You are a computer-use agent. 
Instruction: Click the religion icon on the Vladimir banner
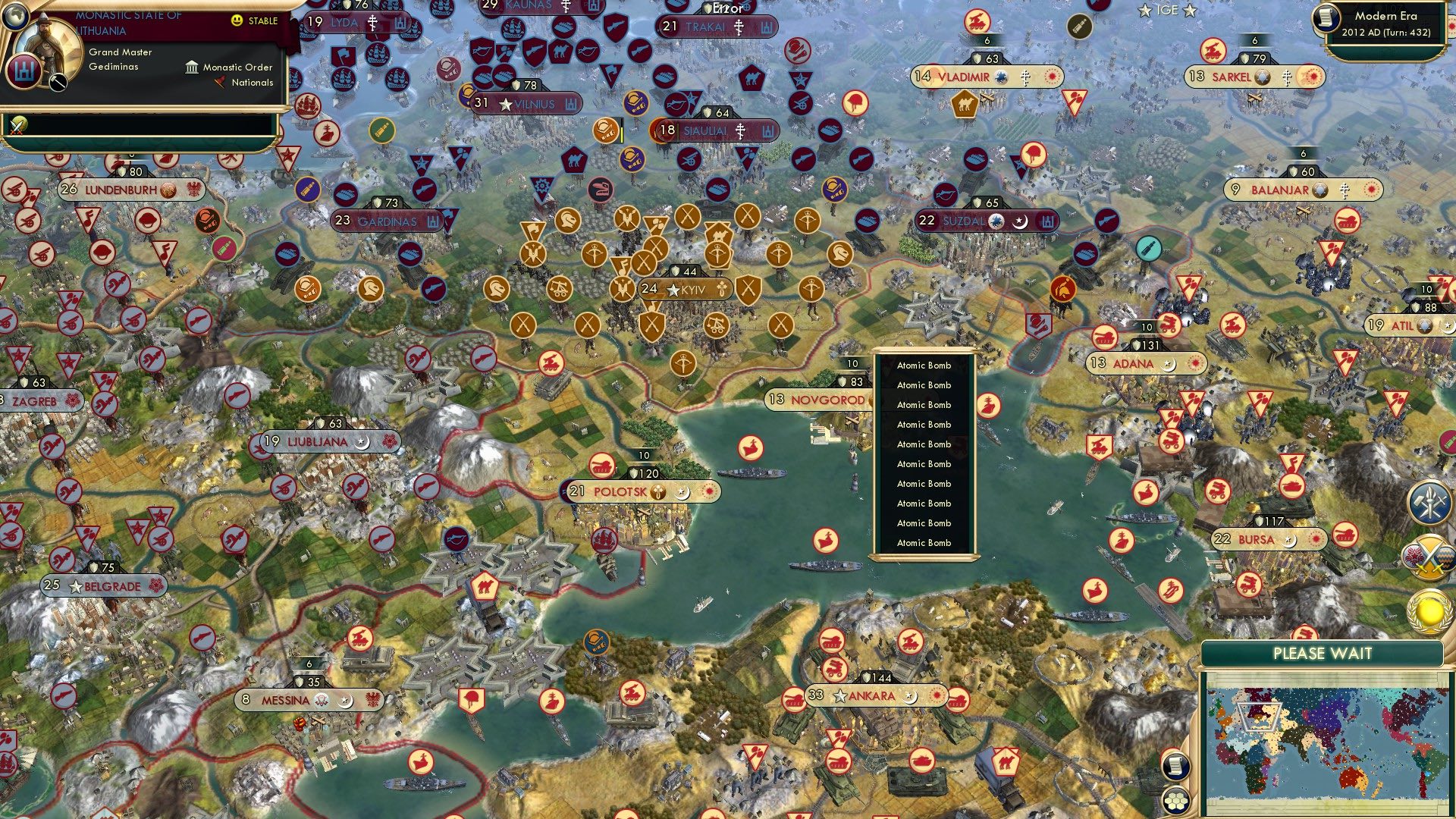pos(1025,77)
